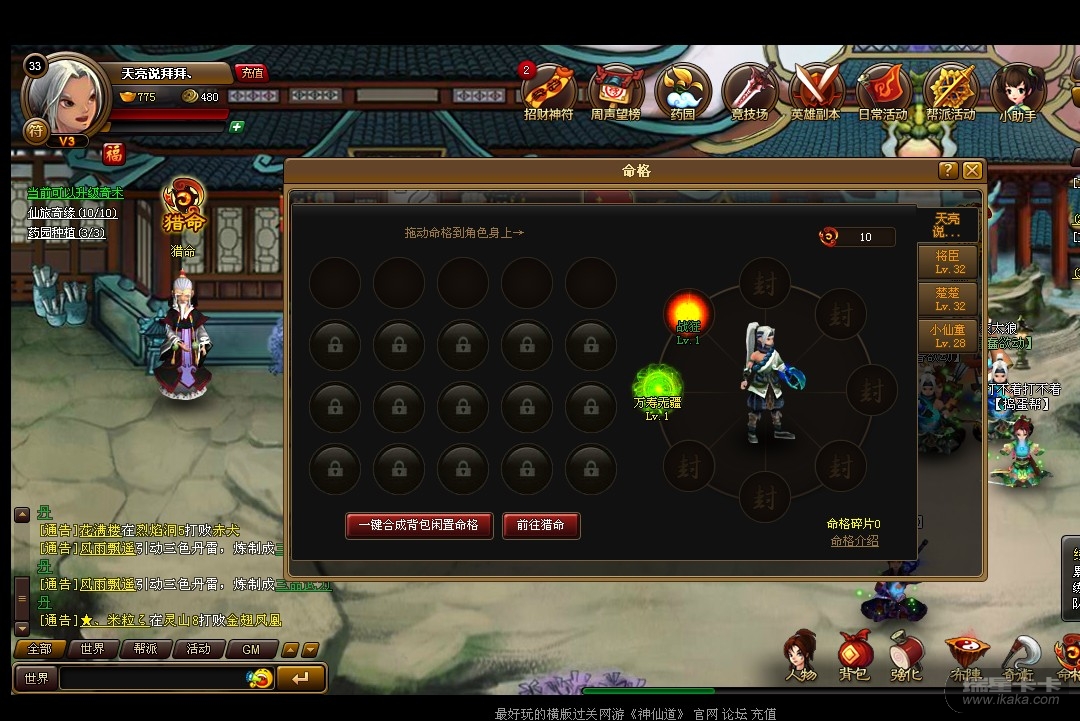Open 招财神符 from the top bar
1080x721 pixels.
[x=549, y=92]
